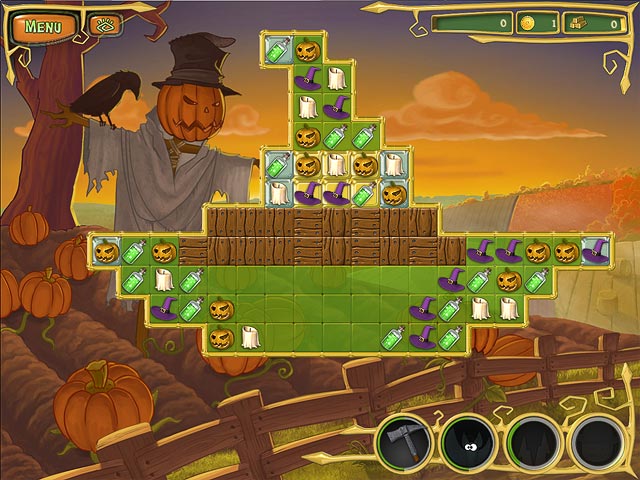This screenshot has width=640, height=480.
Task: Select the potion tile at the board's top
Action: pyautogui.click(x=278, y=48)
